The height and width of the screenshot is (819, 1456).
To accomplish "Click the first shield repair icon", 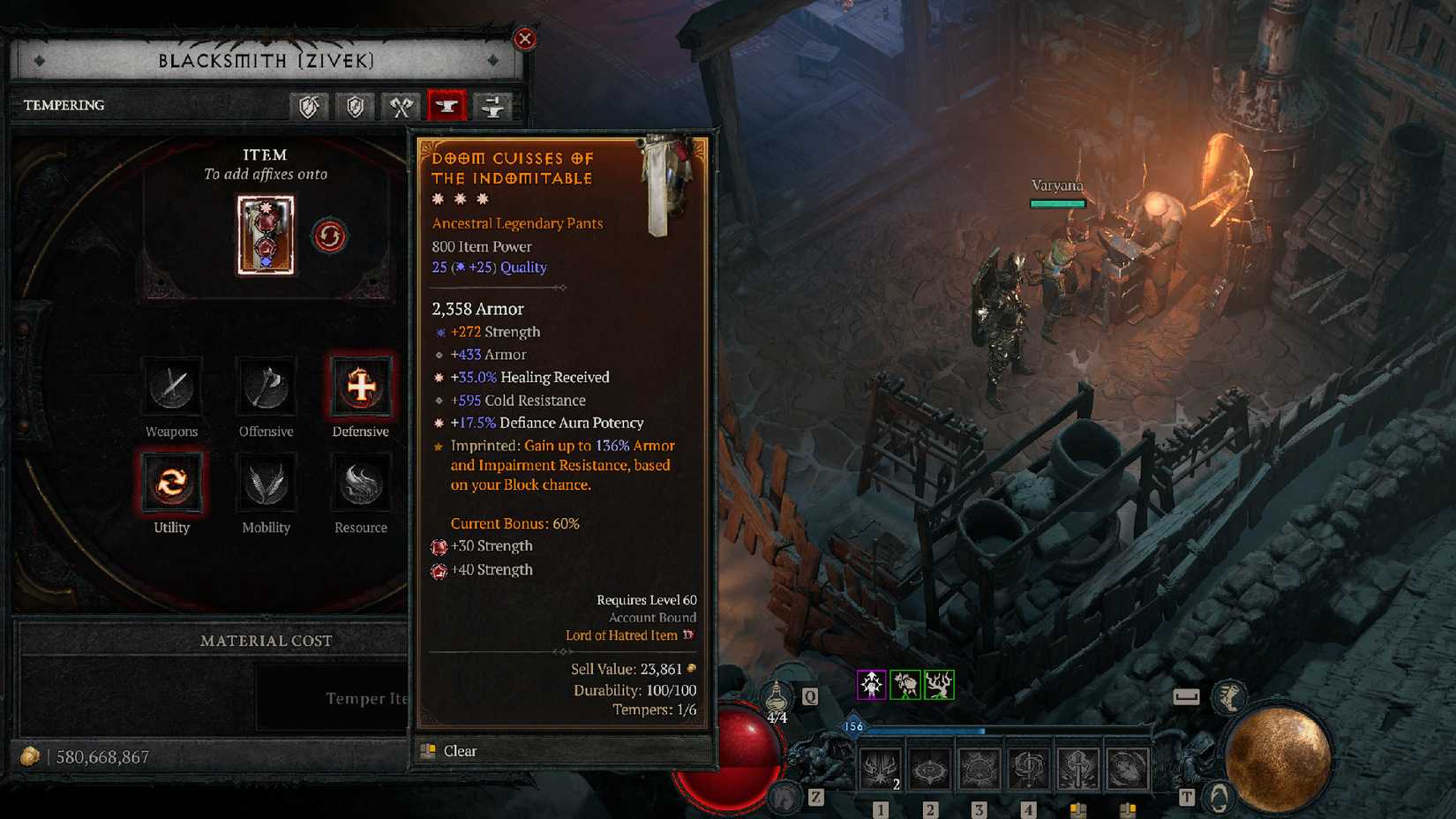I will [x=309, y=106].
